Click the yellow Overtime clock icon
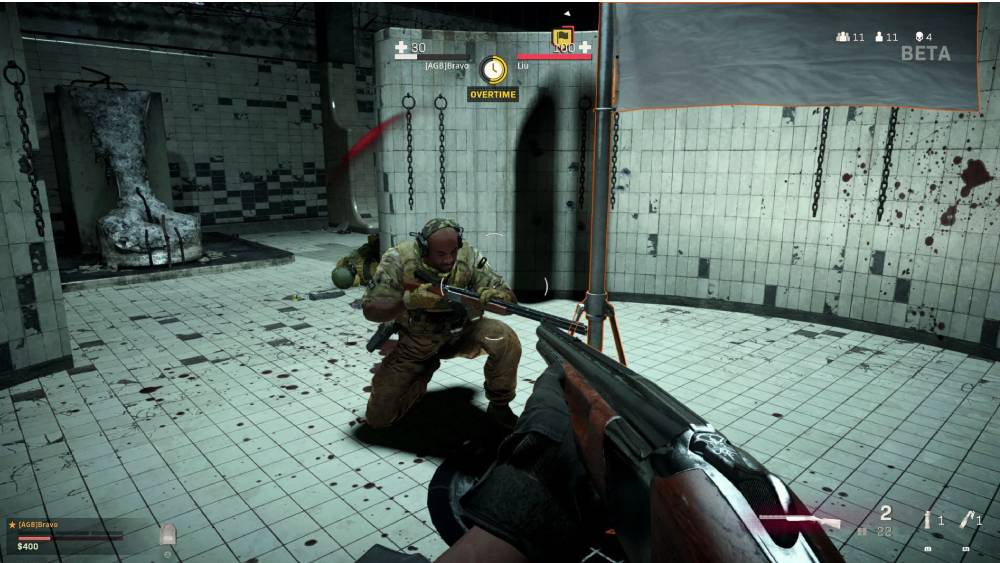Screen dimensions: 1000x563 [492, 69]
